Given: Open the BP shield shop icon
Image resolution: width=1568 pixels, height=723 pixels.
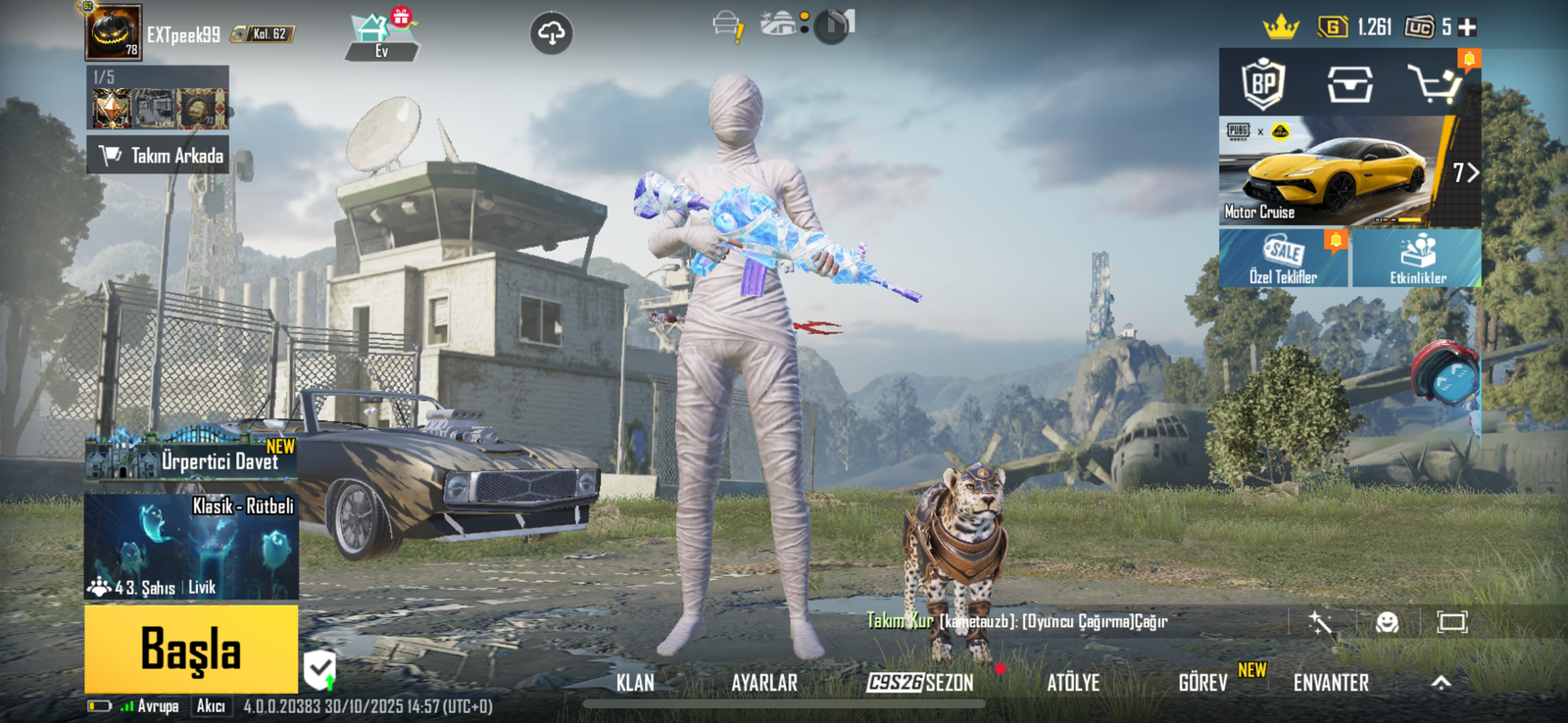Looking at the screenshot, I should point(1263,84).
